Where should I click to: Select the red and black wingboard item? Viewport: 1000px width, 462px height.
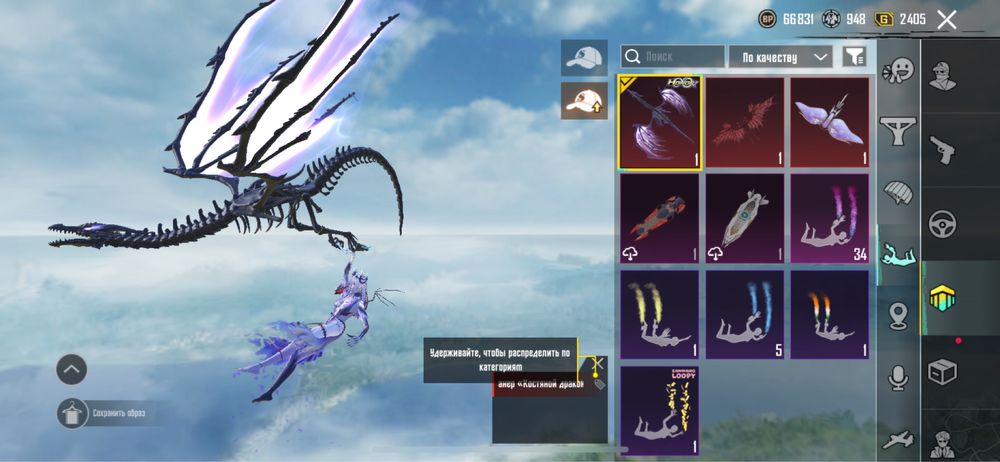pyautogui.click(x=659, y=218)
